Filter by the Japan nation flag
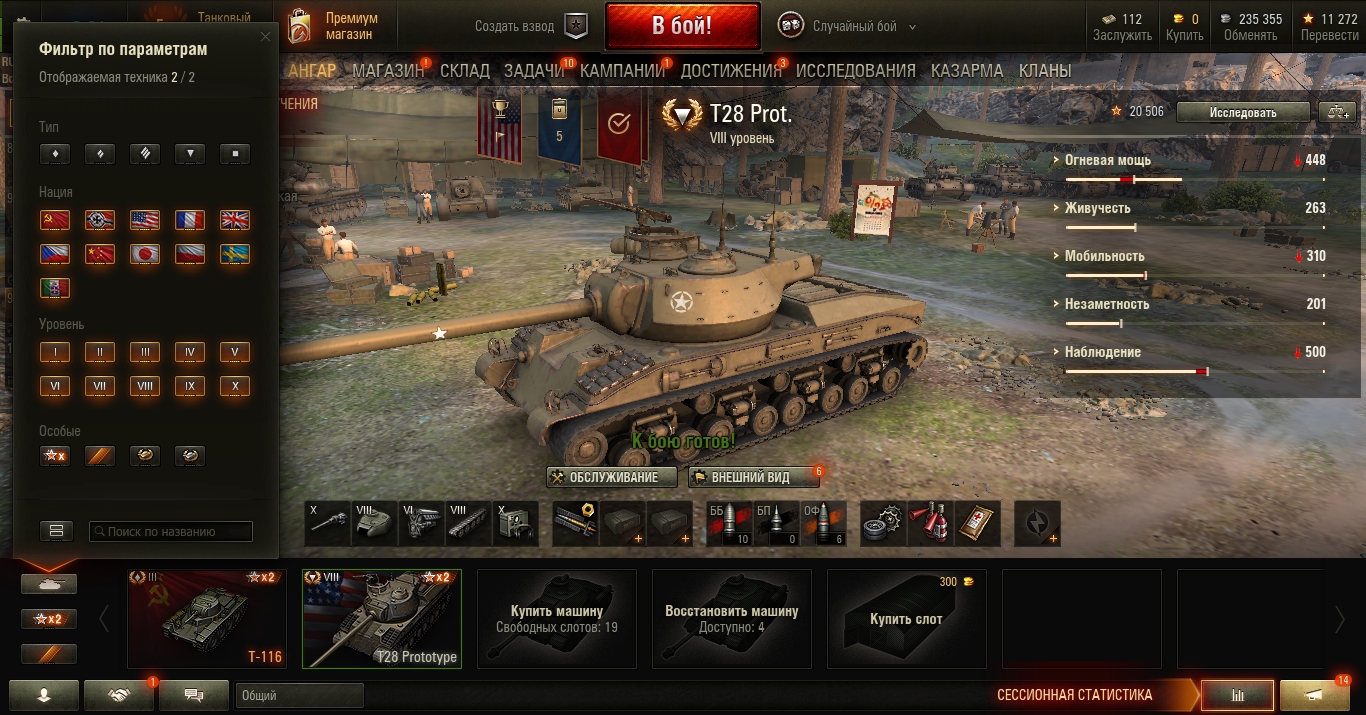 144,254
